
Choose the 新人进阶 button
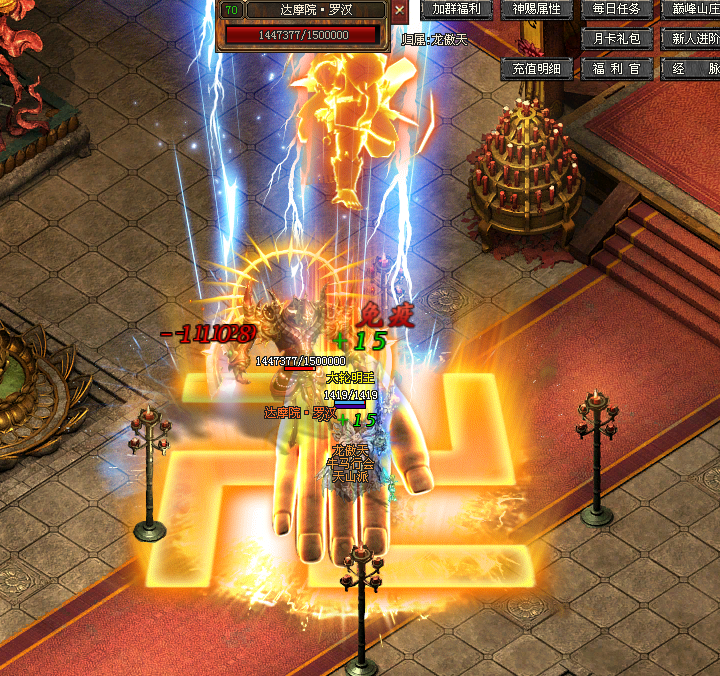(692, 39)
